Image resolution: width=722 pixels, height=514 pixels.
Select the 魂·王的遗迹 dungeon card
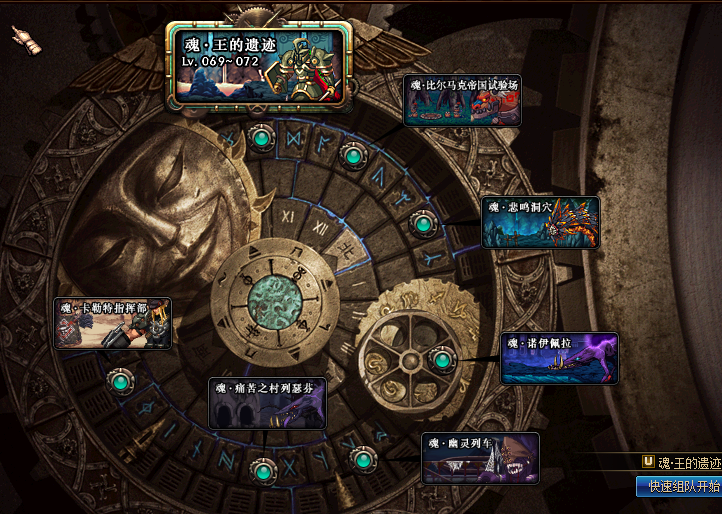click(x=259, y=65)
